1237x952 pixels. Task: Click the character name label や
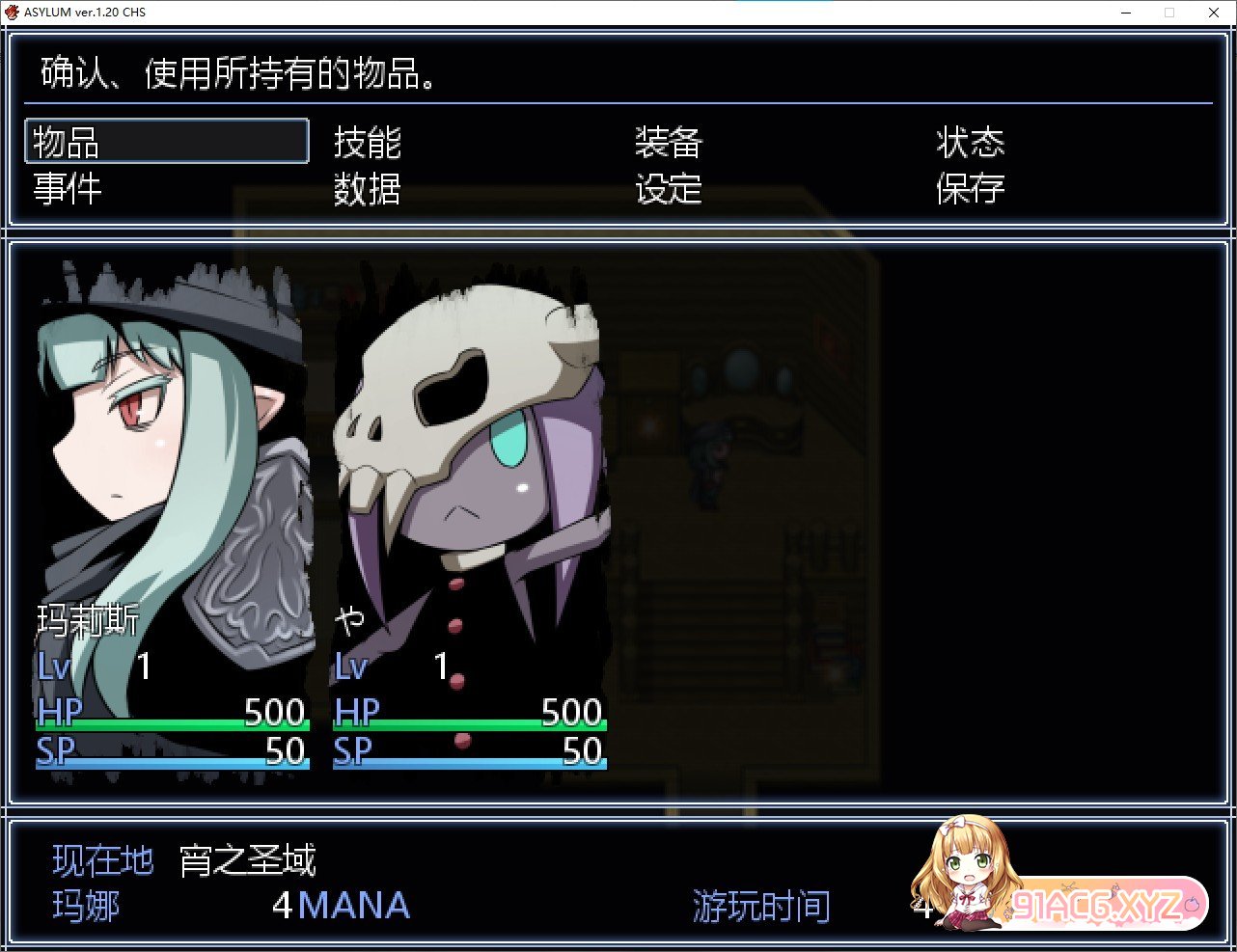[349, 615]
